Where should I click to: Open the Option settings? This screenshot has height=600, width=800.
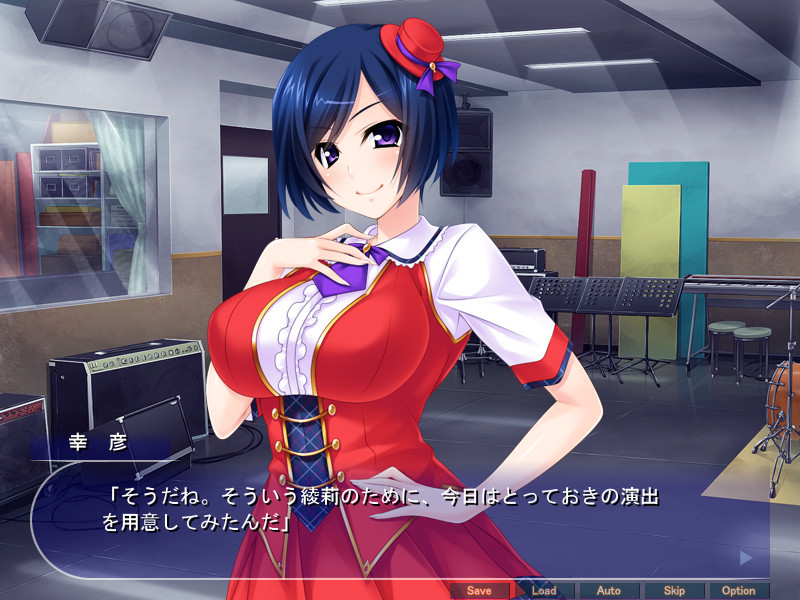[738, 591]
